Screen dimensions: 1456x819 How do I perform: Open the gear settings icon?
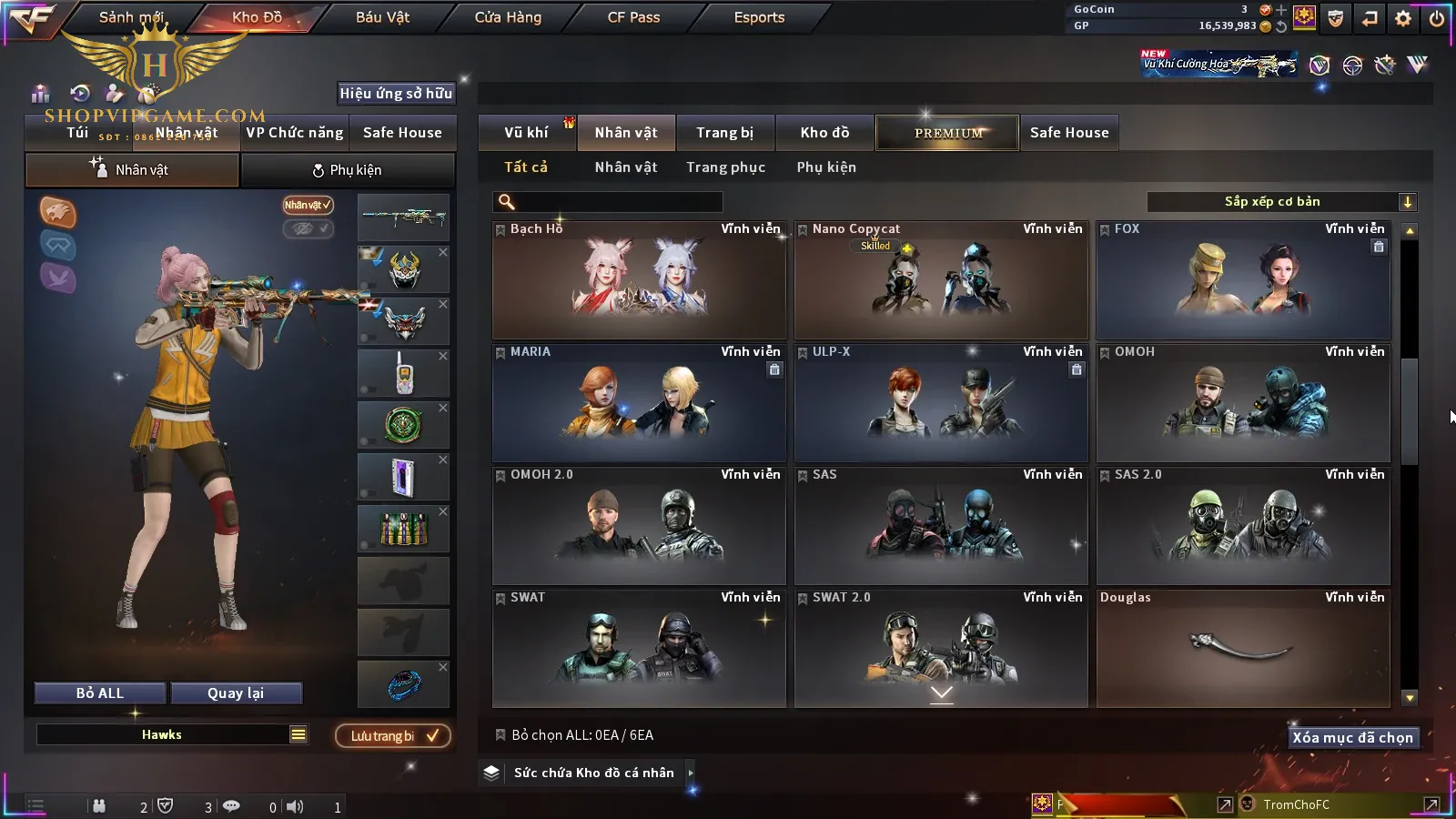[x=1403, y=18]
